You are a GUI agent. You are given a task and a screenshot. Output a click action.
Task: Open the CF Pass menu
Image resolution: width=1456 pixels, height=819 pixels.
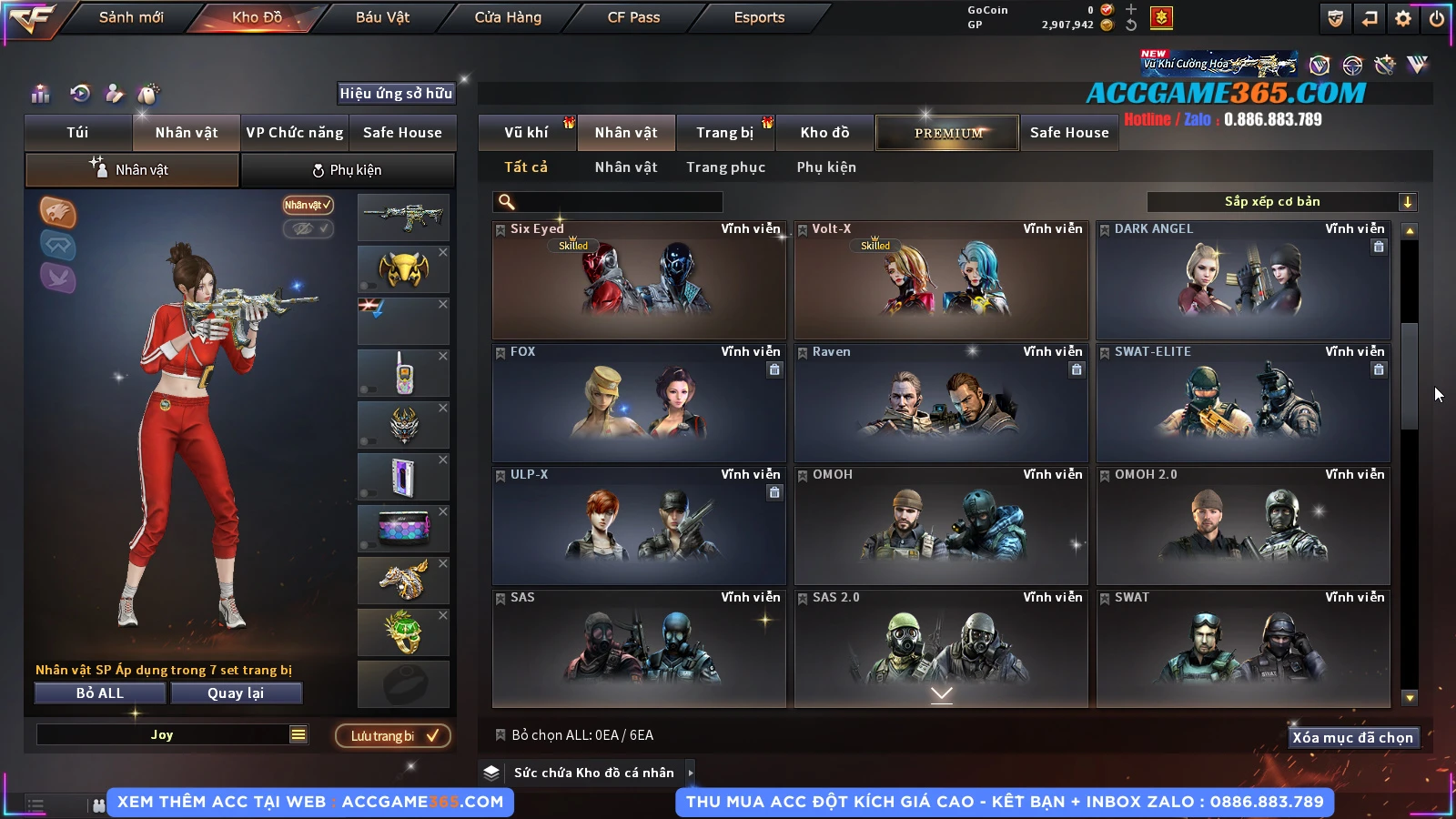click(x=633, y=17)
